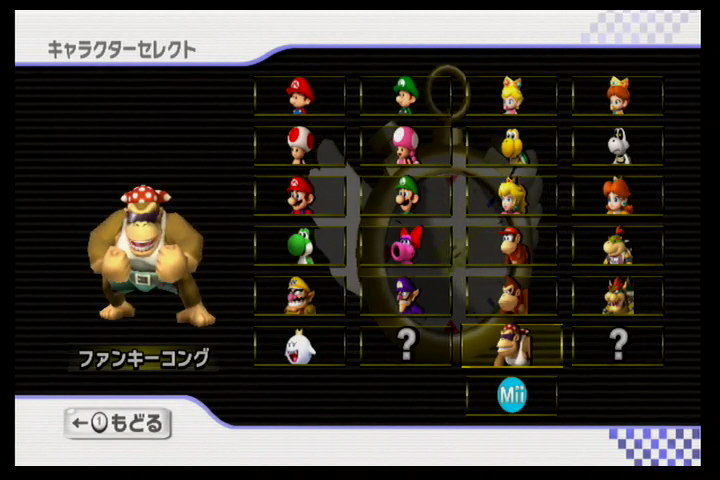Select Birdo with the pink bow
Viewport: 720px width, 480px height.
(405, 245)
